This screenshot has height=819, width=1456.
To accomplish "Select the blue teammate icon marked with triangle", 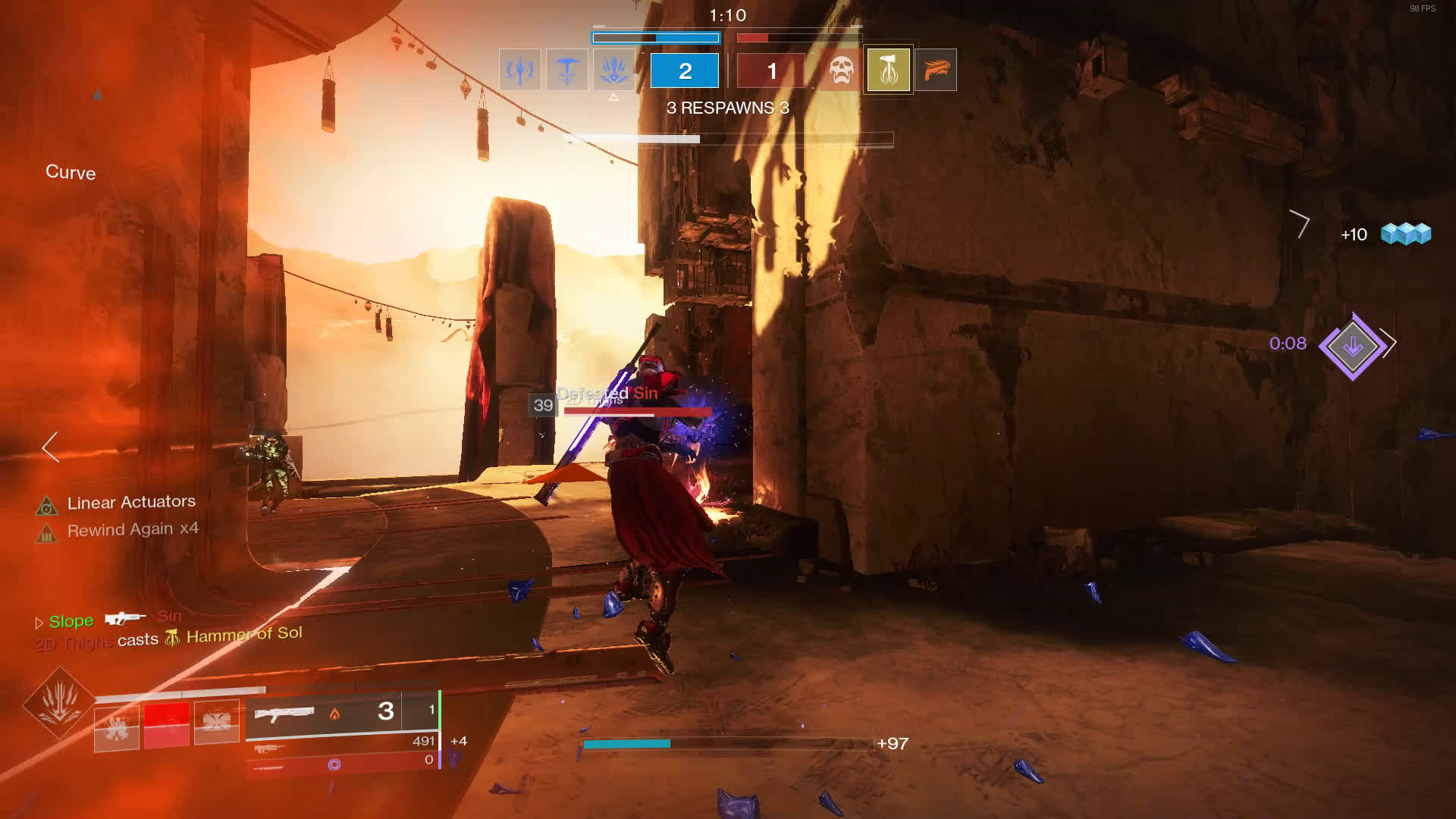I will tap(613, 71).
